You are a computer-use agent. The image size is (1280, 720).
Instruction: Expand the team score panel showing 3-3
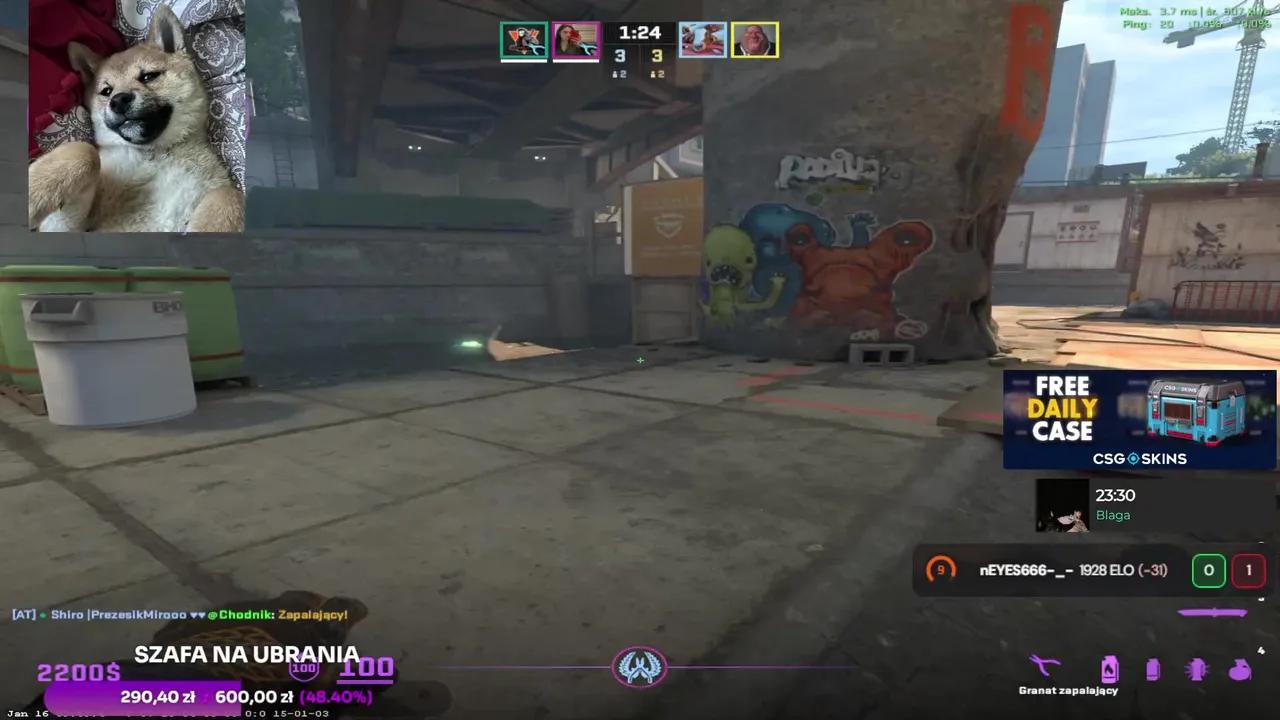point(639,56)
